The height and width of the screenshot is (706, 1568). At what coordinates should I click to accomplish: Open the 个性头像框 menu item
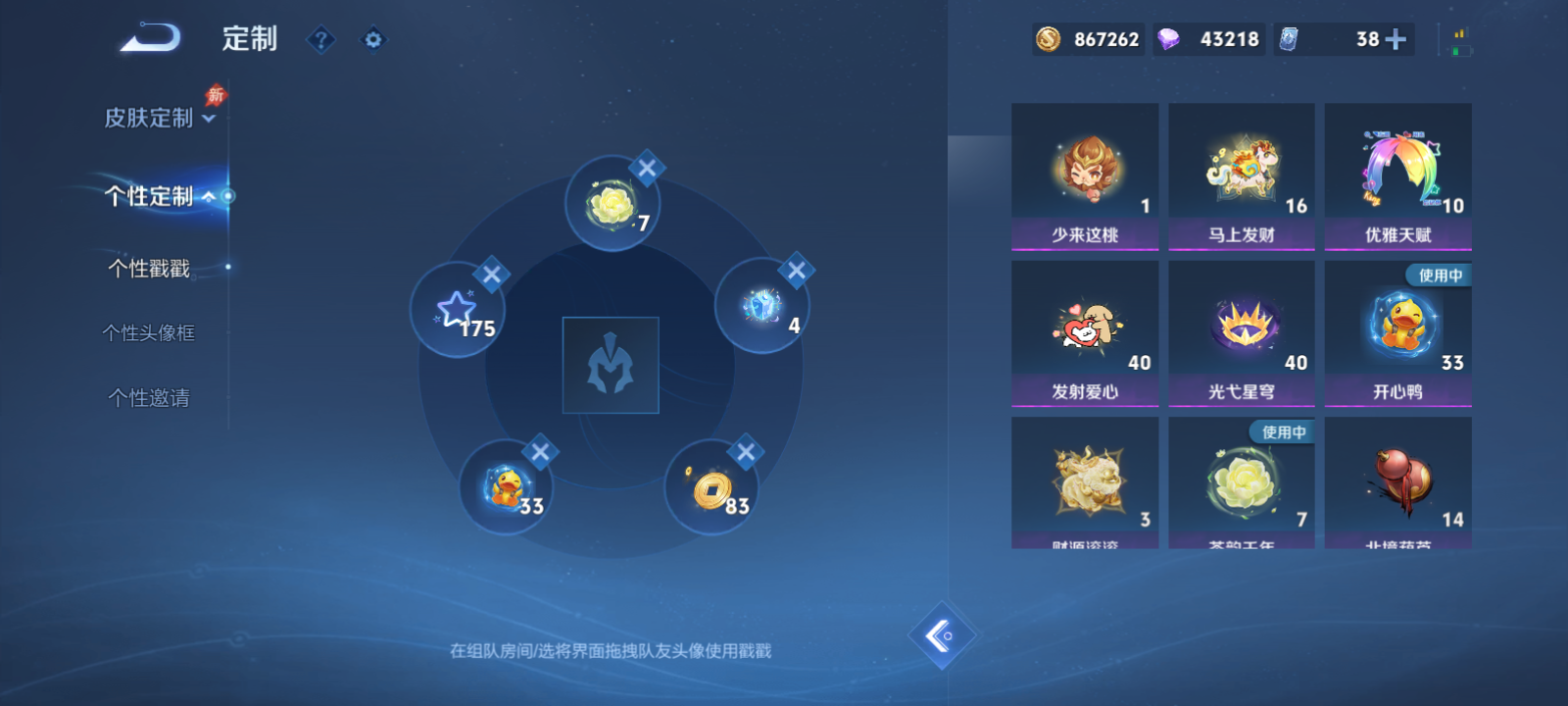pyautogui.click(x=147, y=332)
